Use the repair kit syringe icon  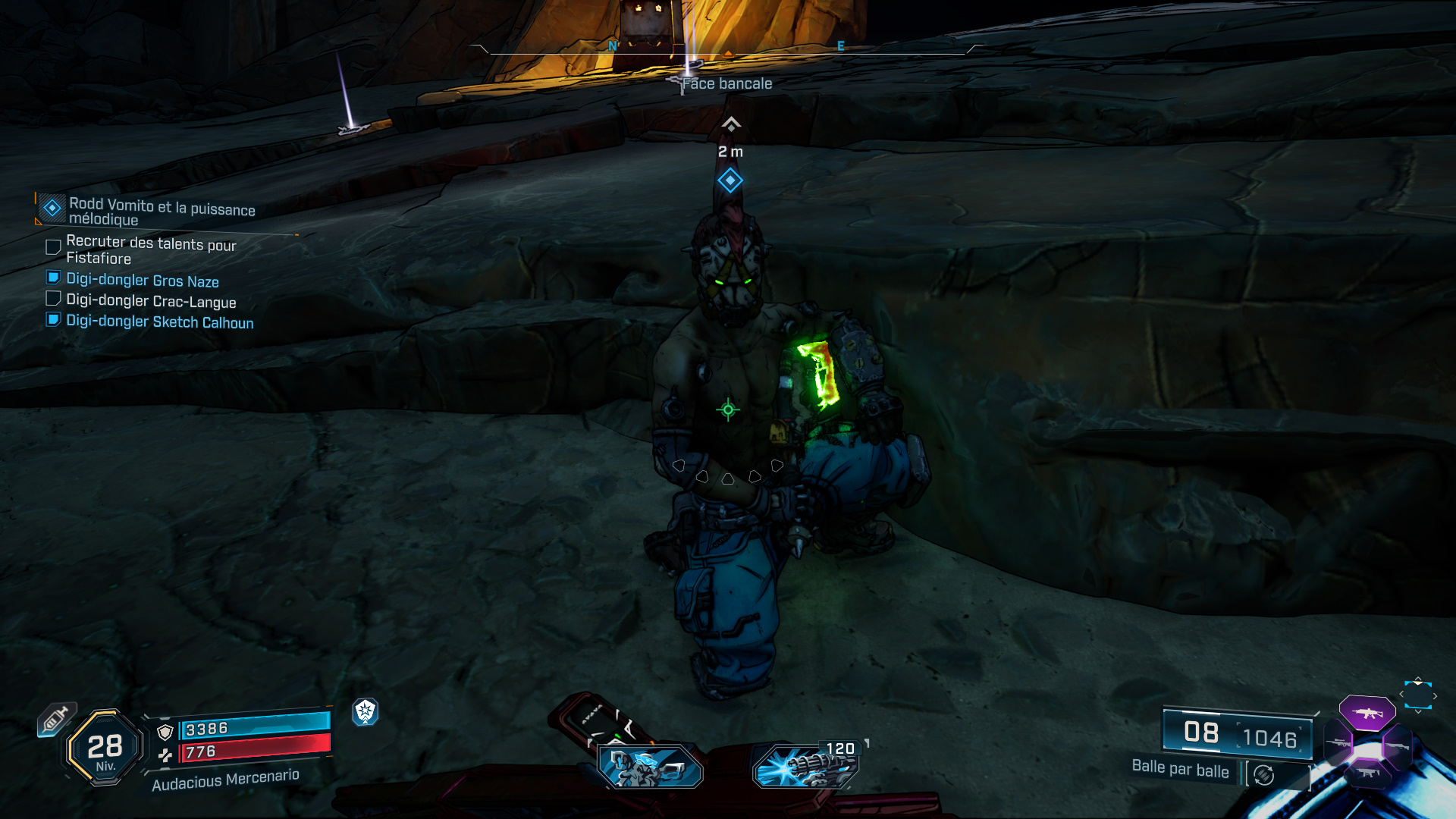click(x=56, y=718)
